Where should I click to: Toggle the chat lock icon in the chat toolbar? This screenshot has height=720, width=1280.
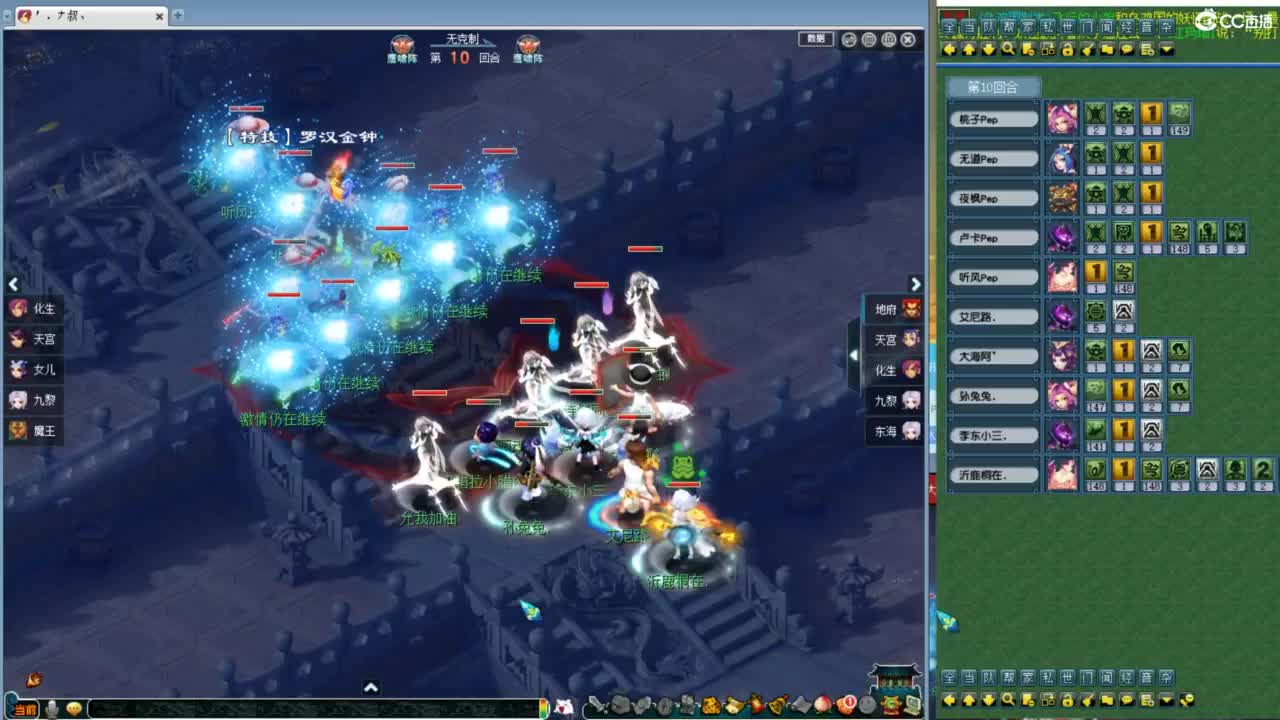(x=1067, y=48)
